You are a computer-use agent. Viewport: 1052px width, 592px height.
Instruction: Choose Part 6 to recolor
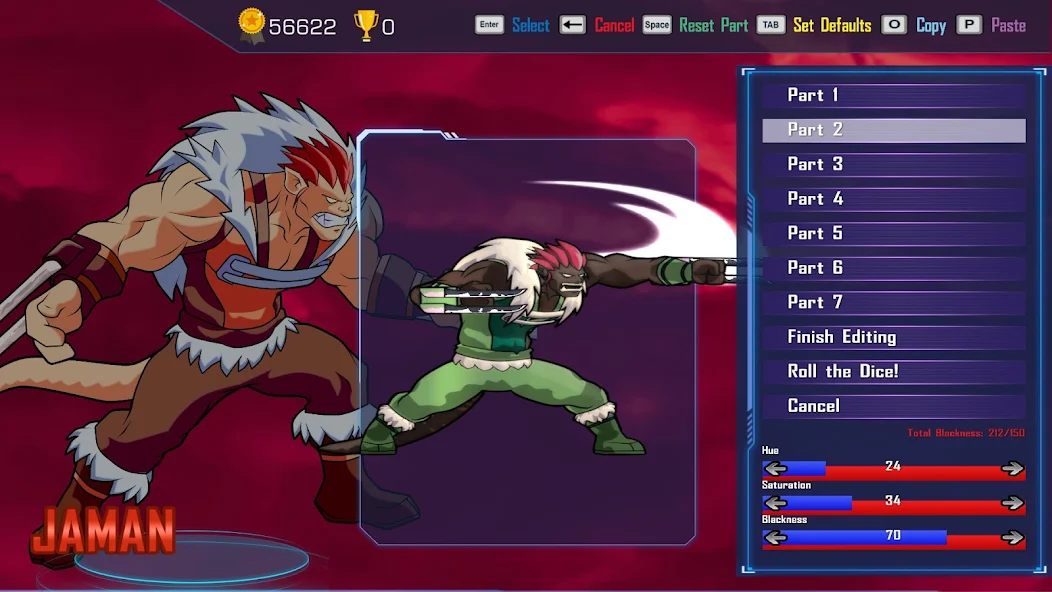pyautogui.click(x=893, y=268)
